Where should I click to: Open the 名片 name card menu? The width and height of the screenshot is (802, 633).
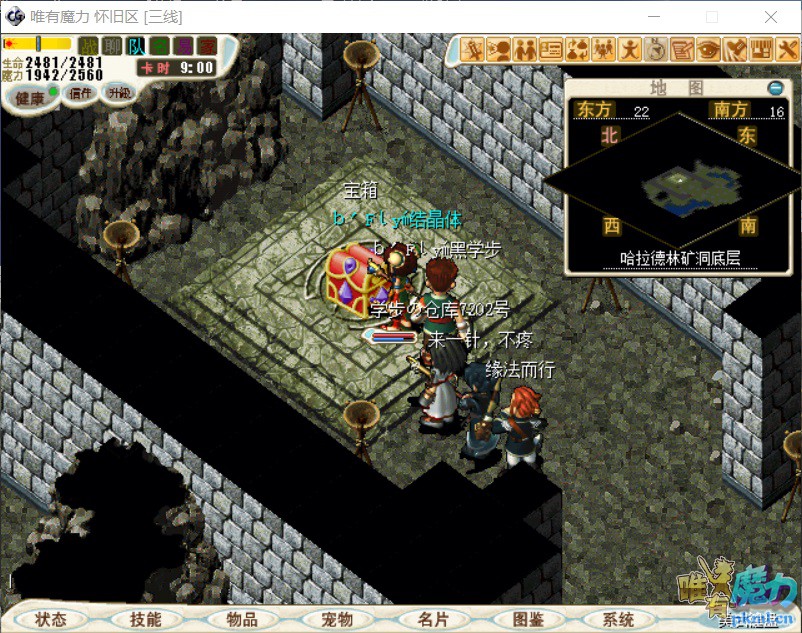click(x=434, y=619)
